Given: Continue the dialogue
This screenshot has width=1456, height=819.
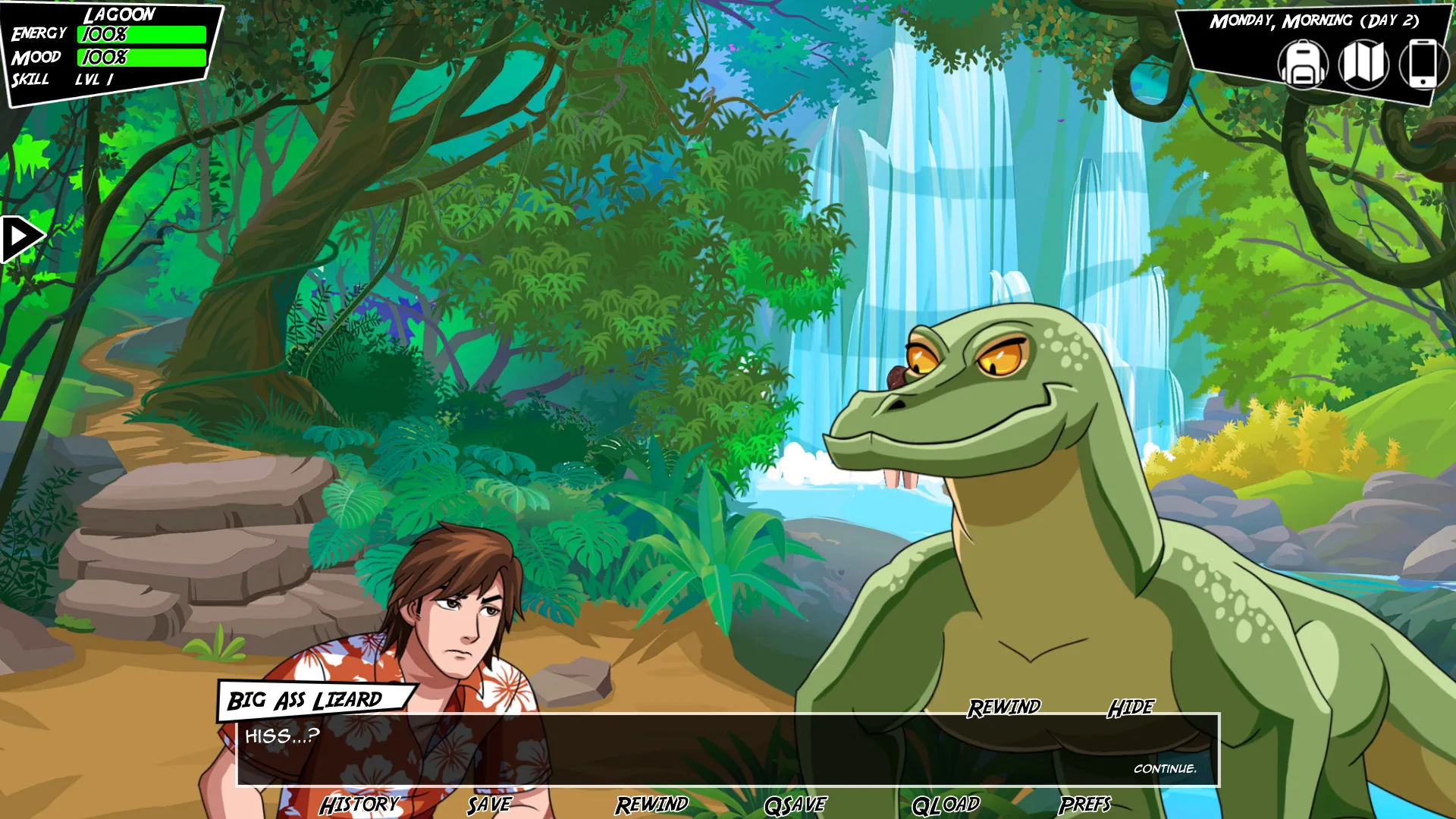Looking at the screenshot, I should tap(1165, 769).
